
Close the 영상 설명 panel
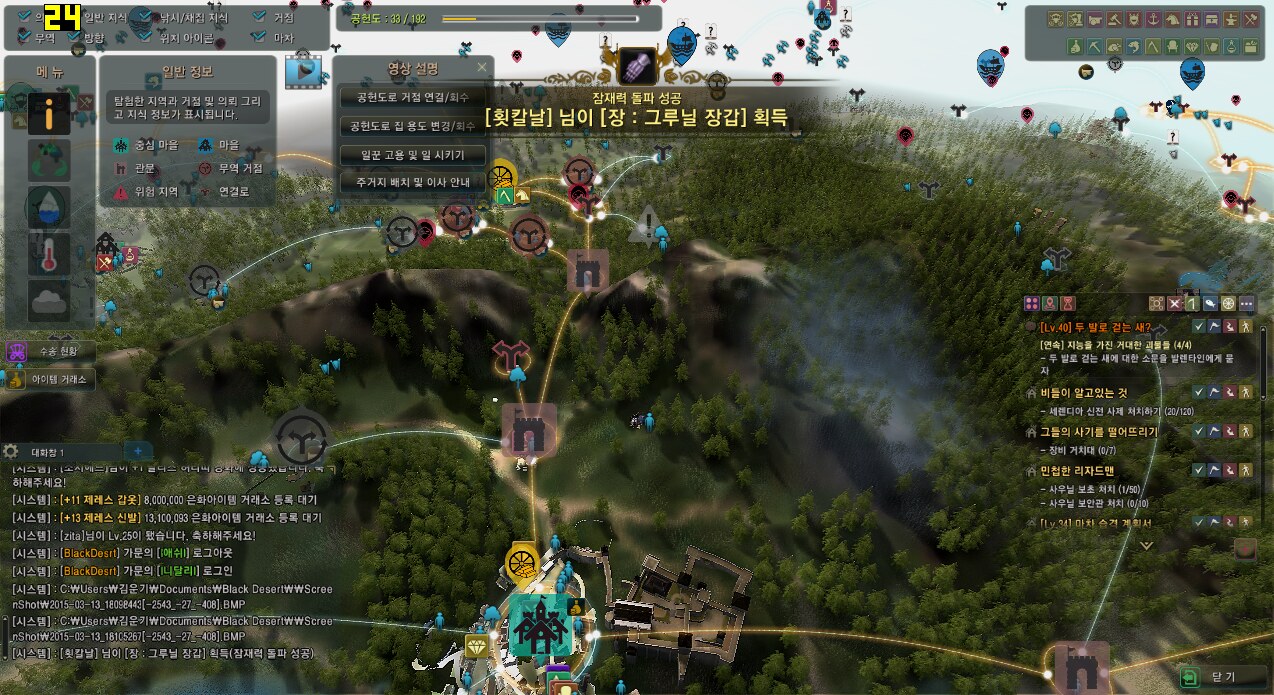[x=482, y=68]
